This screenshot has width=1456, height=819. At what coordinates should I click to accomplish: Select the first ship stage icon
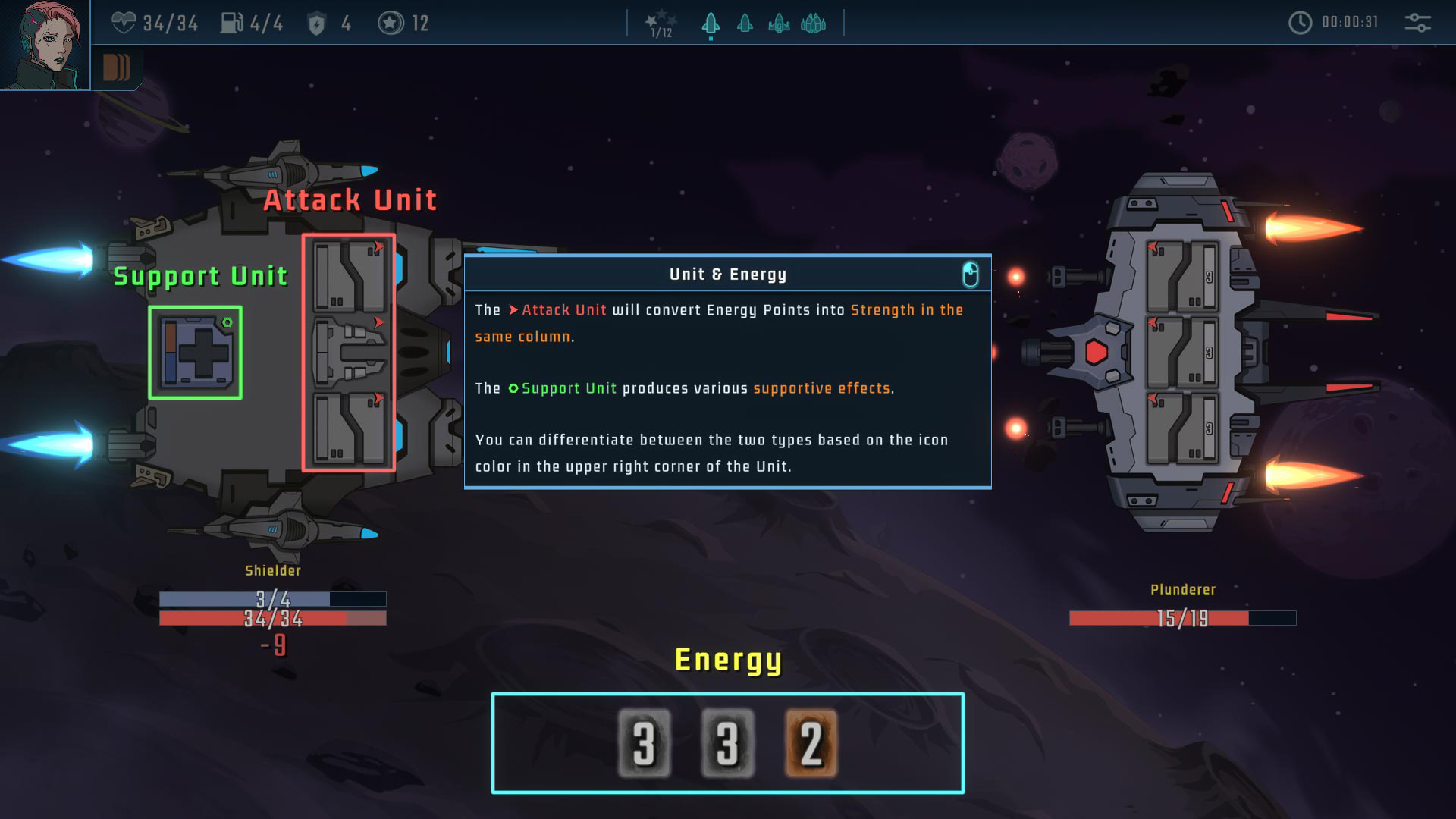tap(711, 24)
